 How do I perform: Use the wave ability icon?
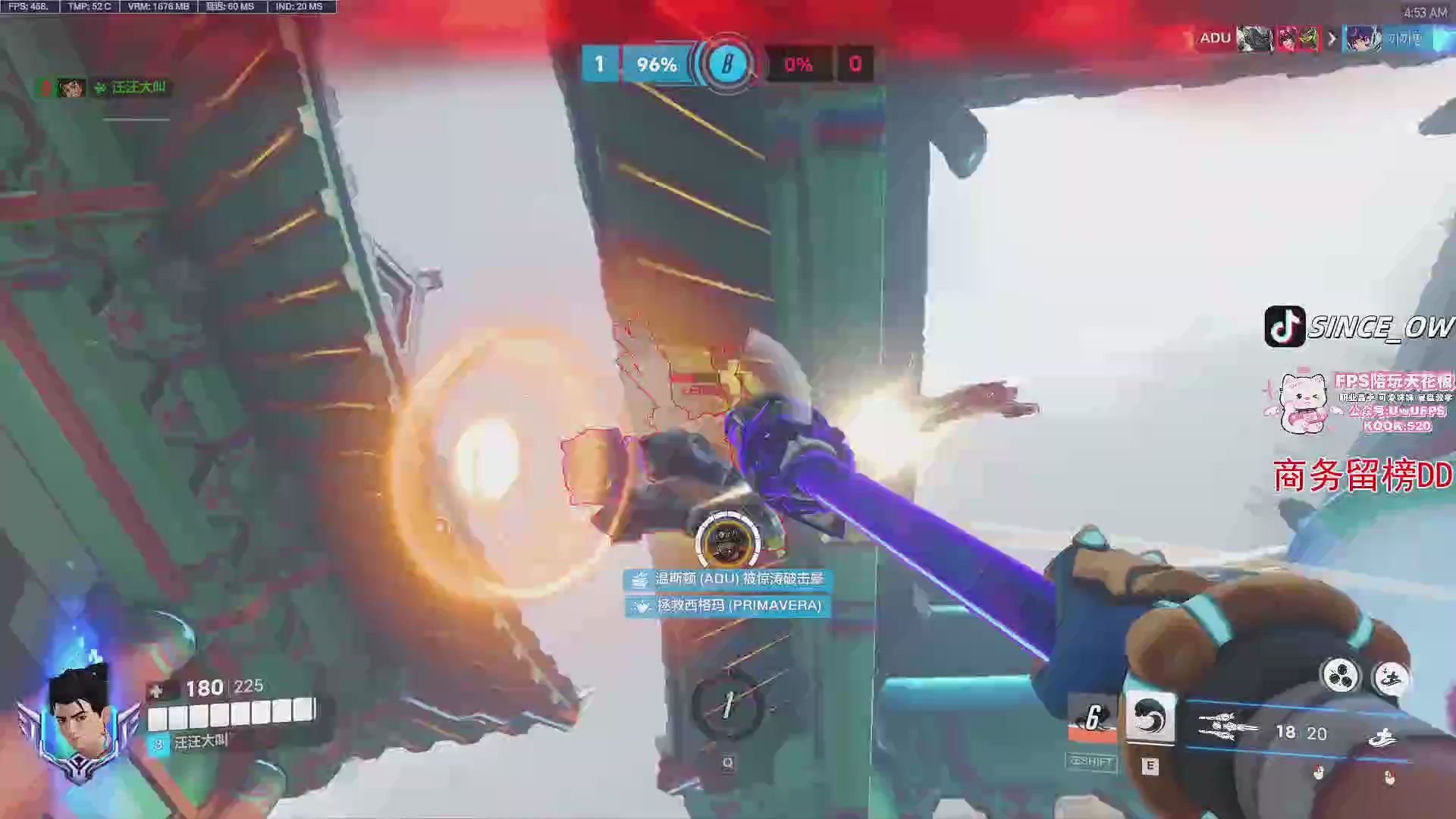1150,717
